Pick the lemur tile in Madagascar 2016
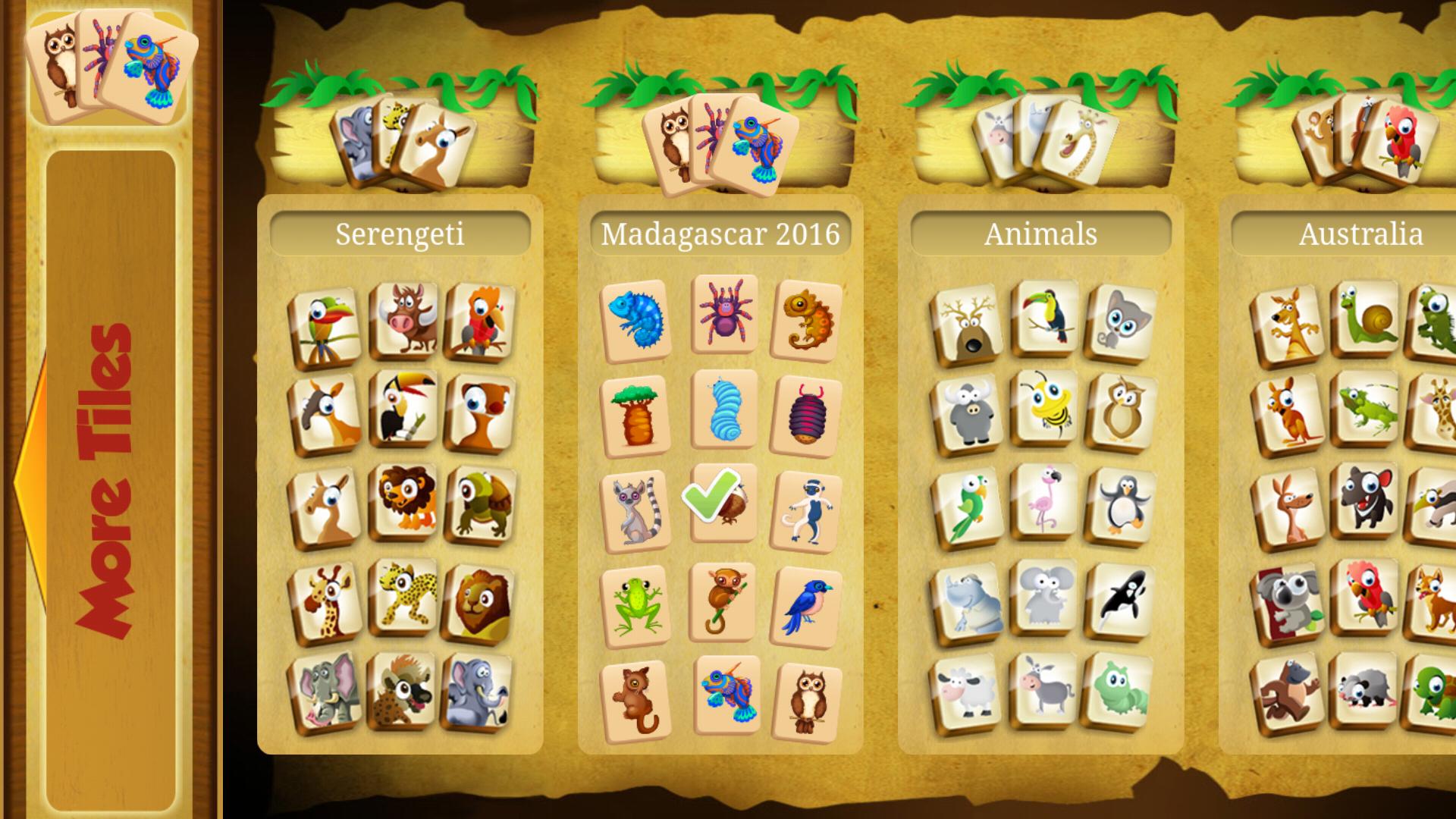 tap(639, 510)
